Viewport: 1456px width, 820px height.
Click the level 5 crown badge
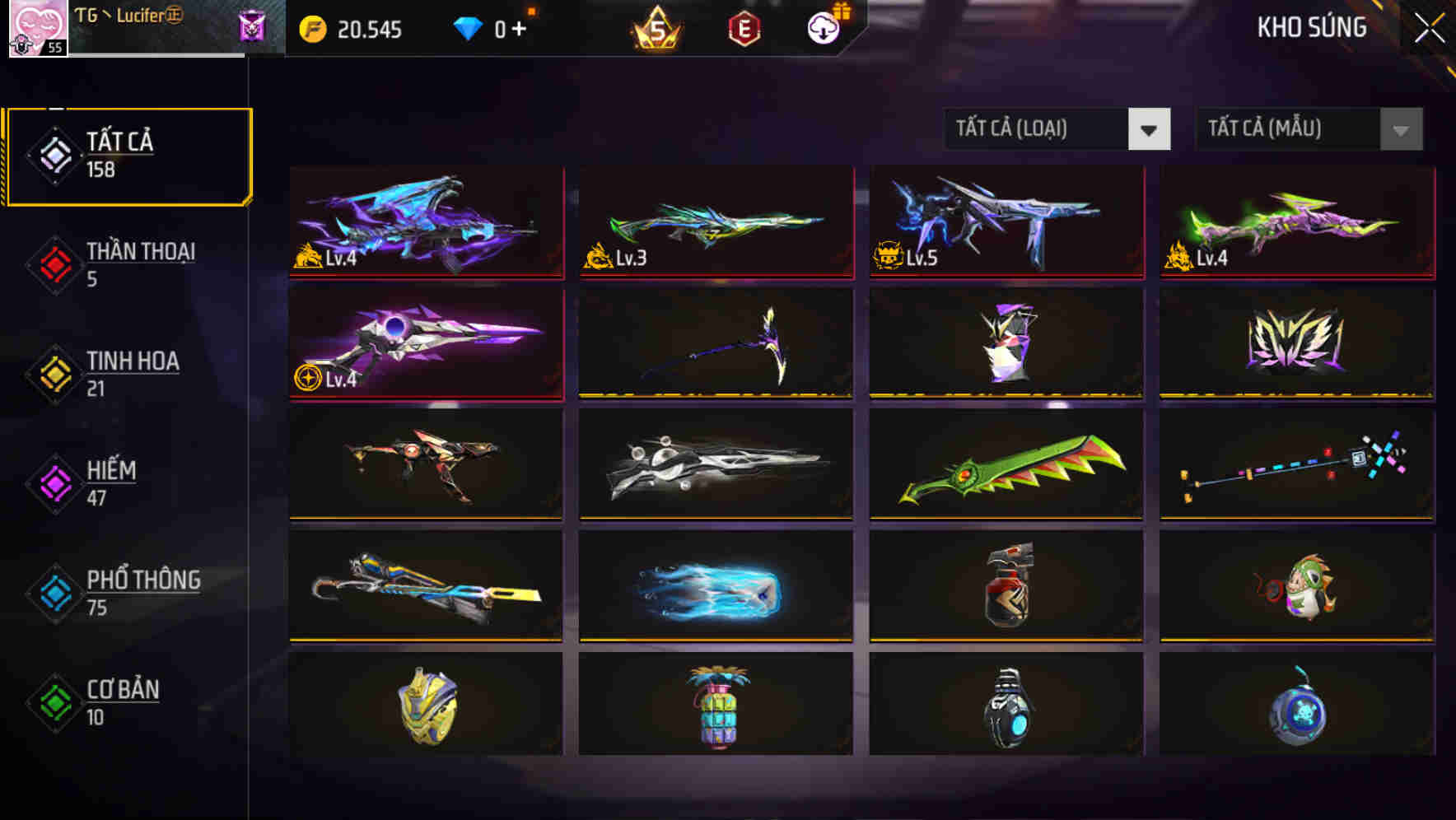[655, 27]
